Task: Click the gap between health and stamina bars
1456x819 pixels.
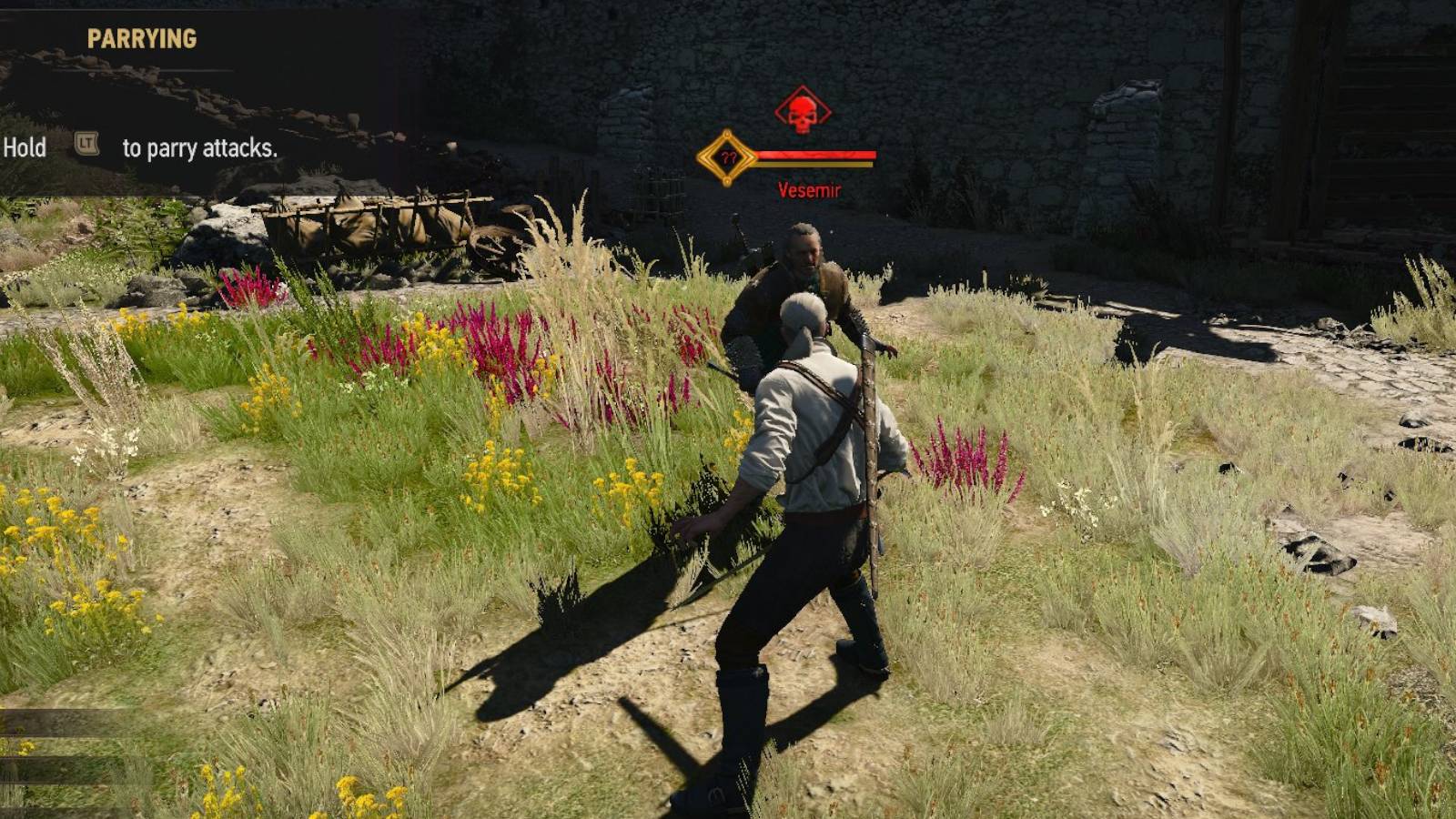Action: 814,160
